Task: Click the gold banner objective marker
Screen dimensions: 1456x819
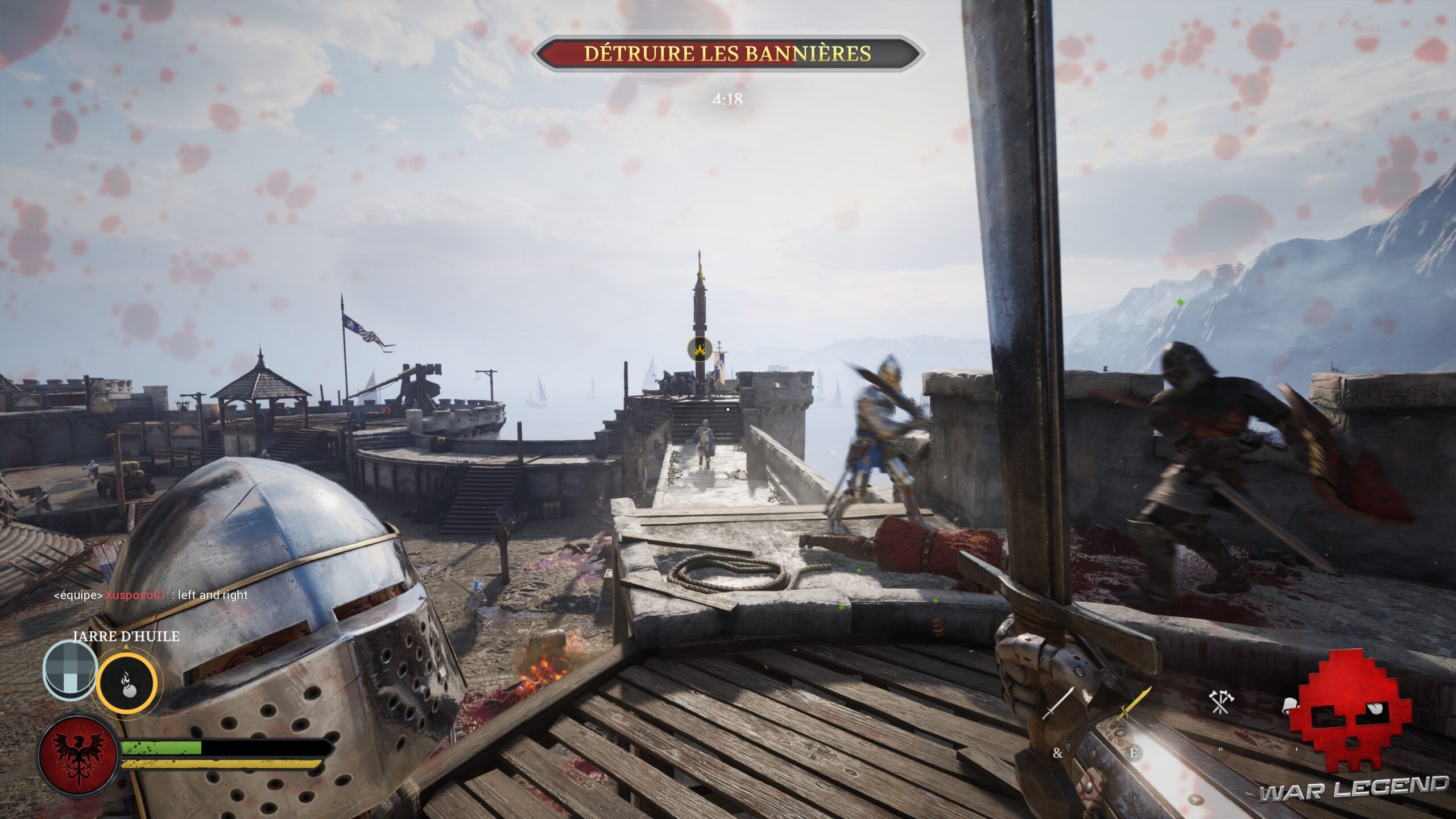Action: point(700,349)
